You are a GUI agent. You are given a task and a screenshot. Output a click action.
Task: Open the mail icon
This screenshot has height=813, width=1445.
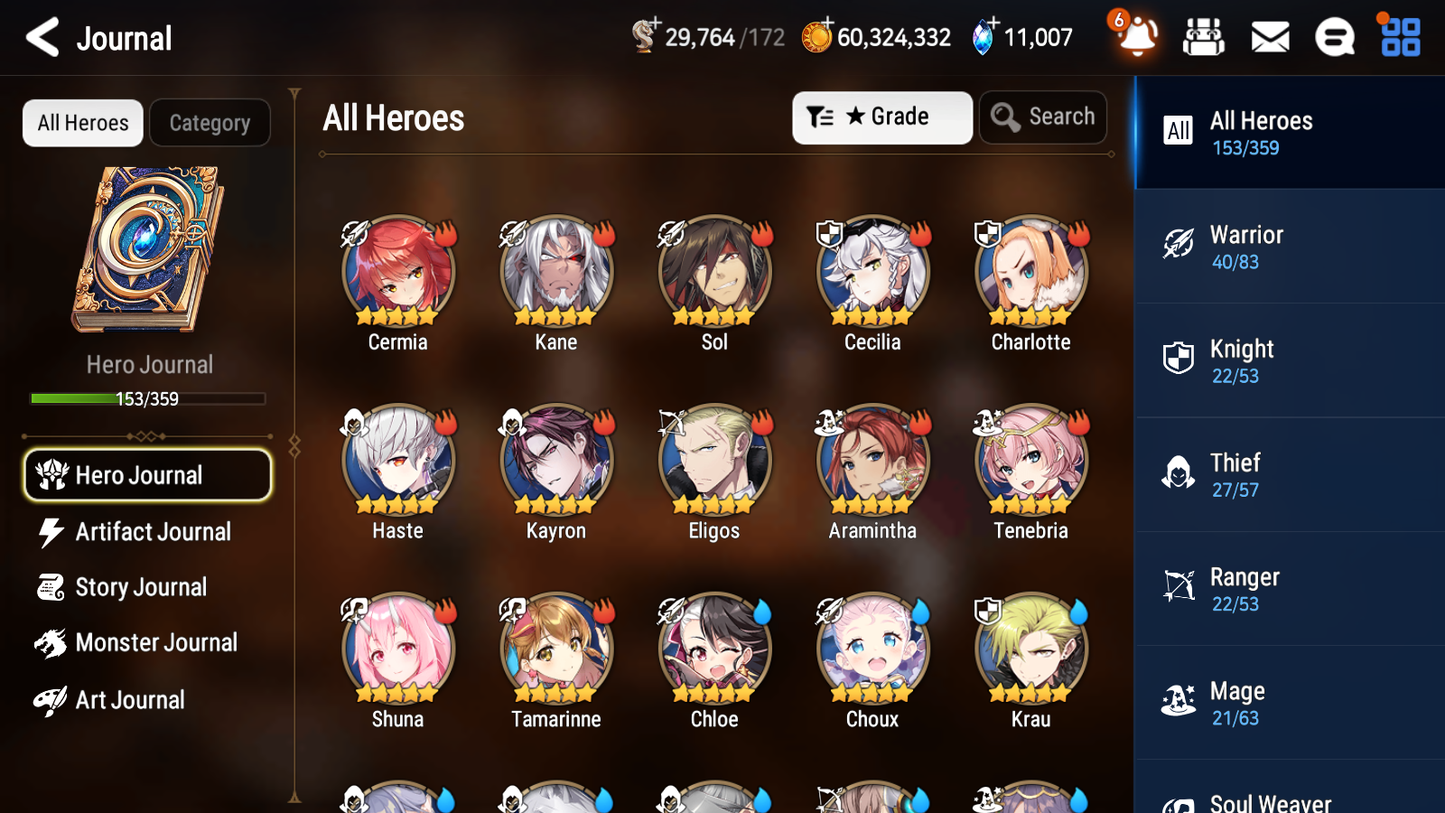point(1270,35)
